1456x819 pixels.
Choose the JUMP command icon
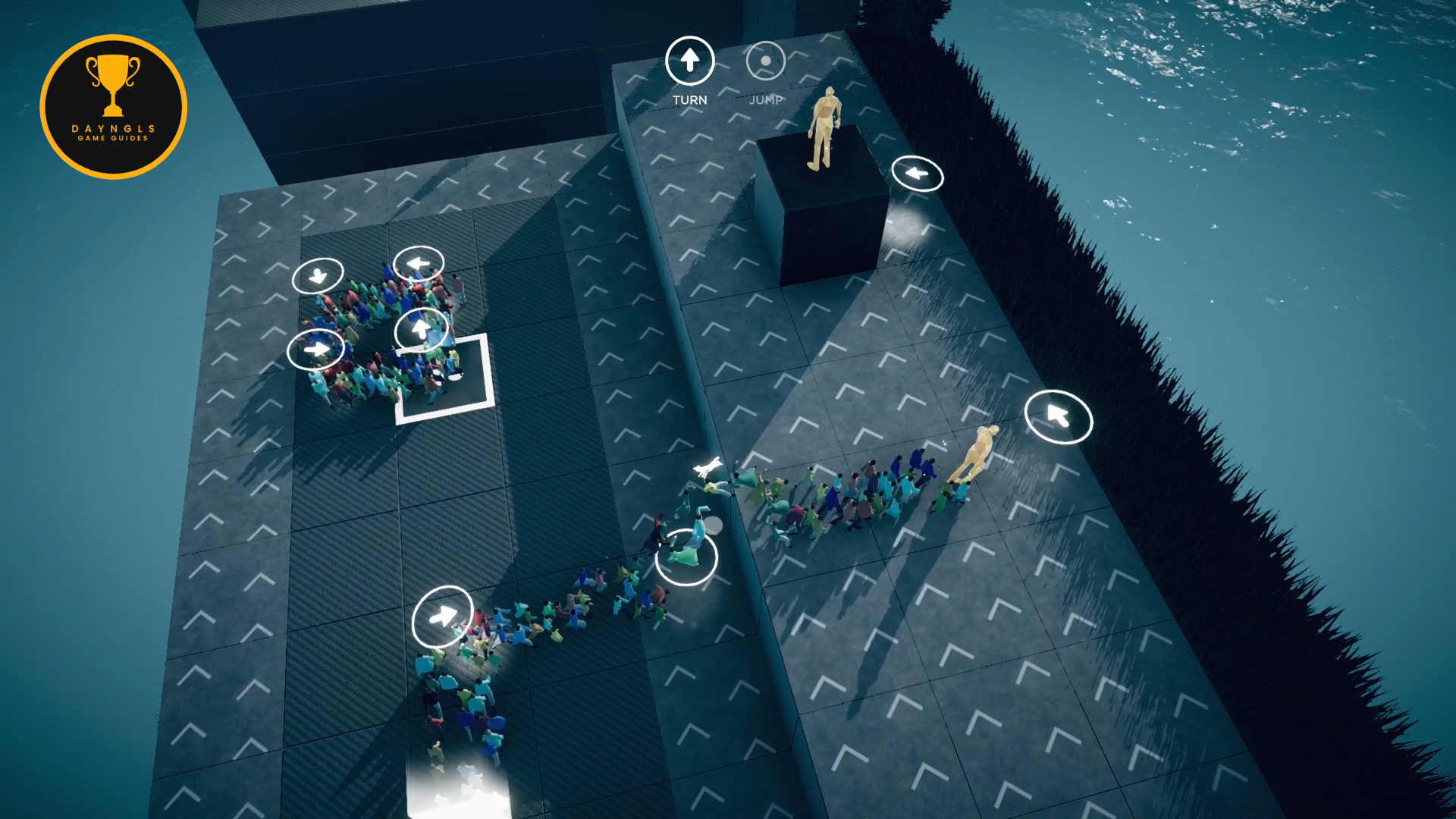point(765,61)
